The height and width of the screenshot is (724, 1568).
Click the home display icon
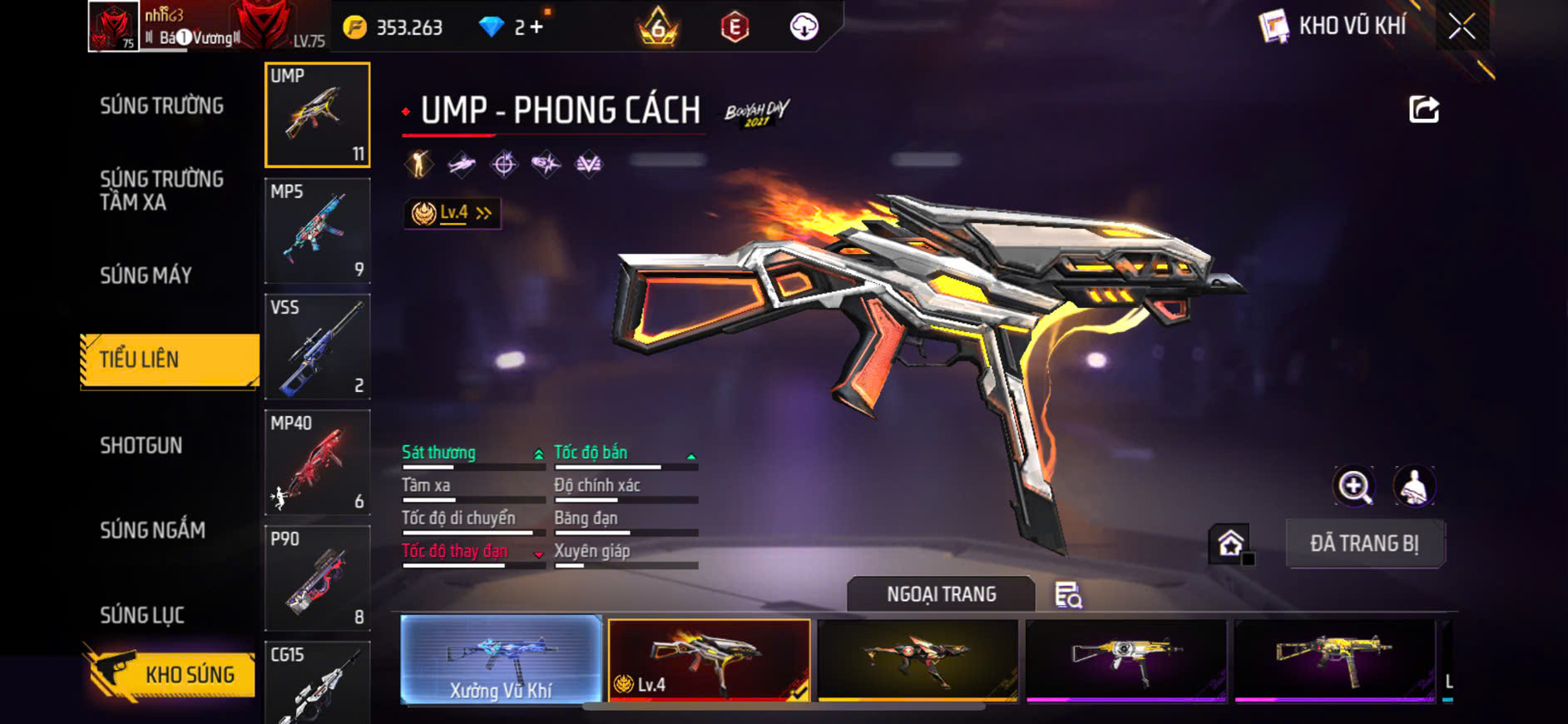click(x=1230, y=544)
